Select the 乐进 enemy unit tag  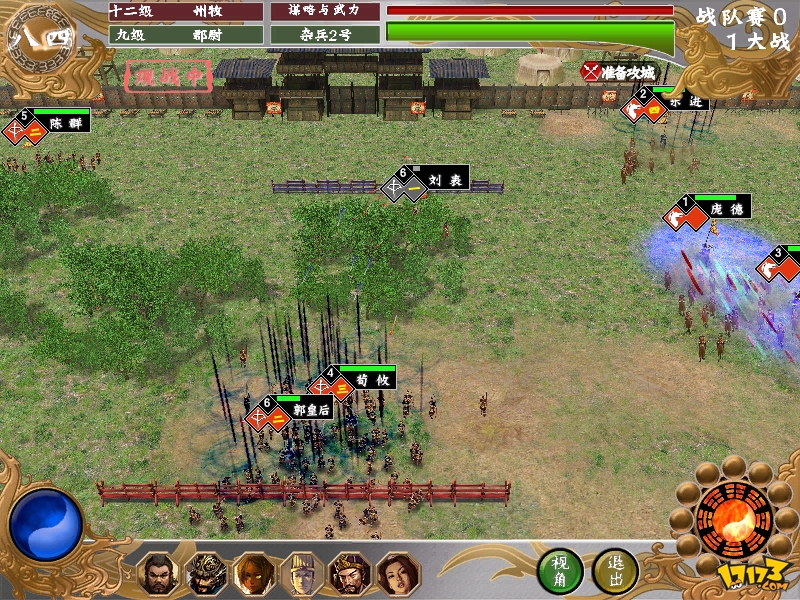tap(683, 101)
